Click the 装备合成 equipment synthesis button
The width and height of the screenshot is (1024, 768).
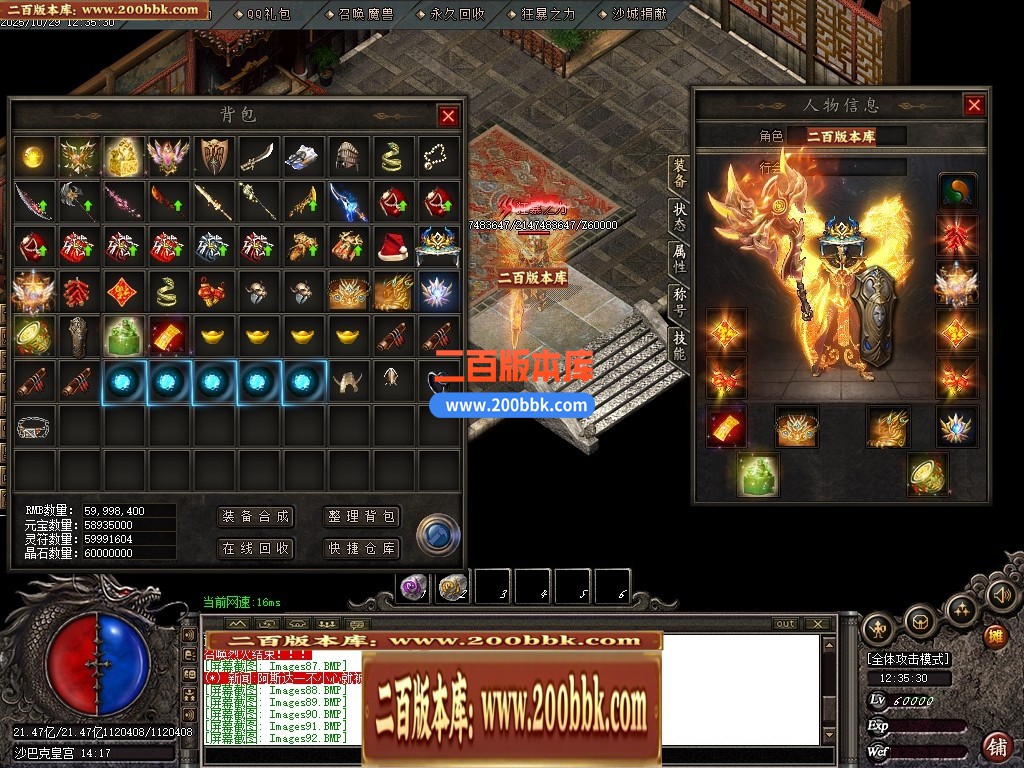[256, 516]
